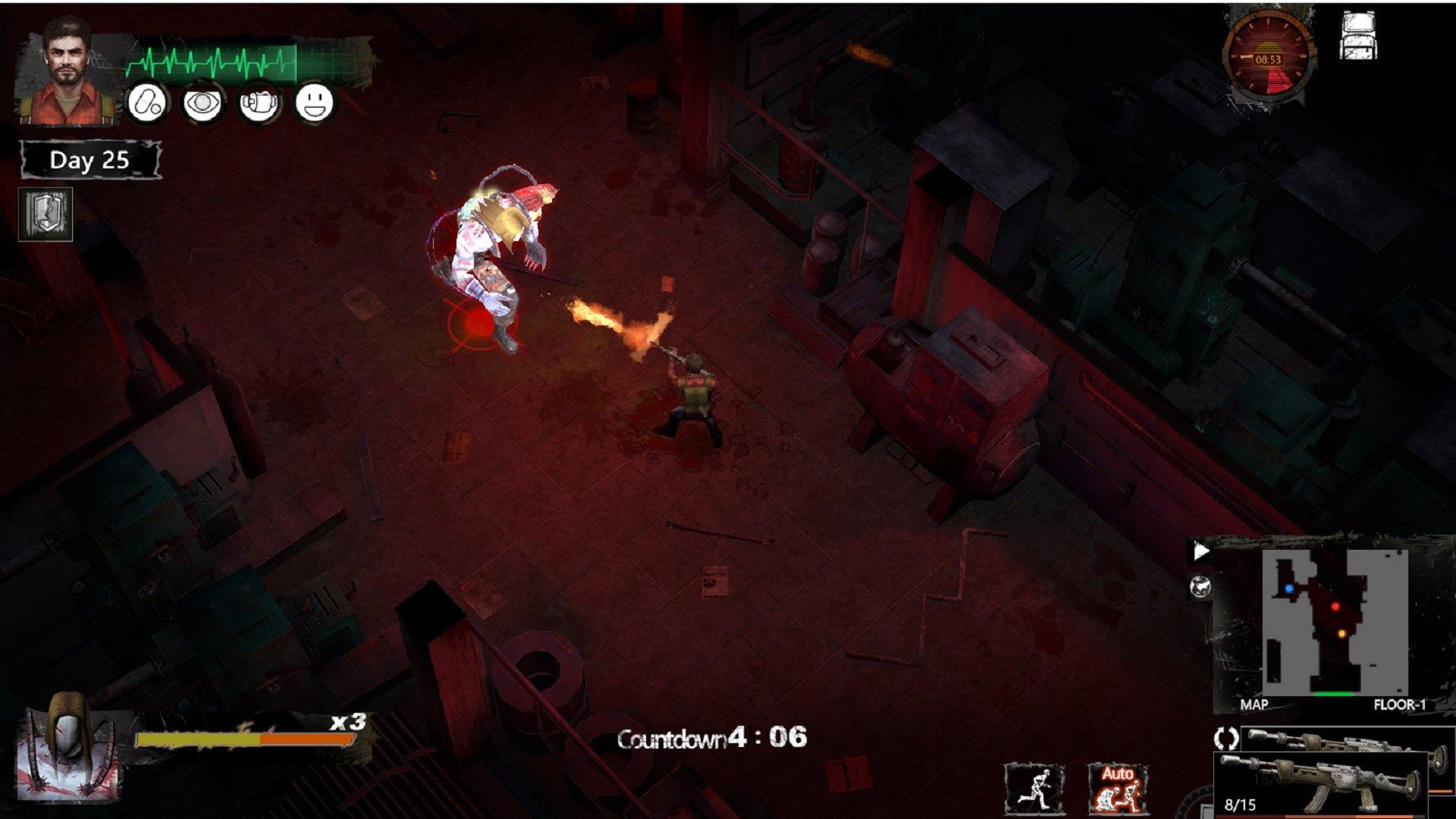Image resolution: width=1456 pixels, height=819 pixels.
Task: Click the smiley face mood icon
Action: click(x=315, y=102)
